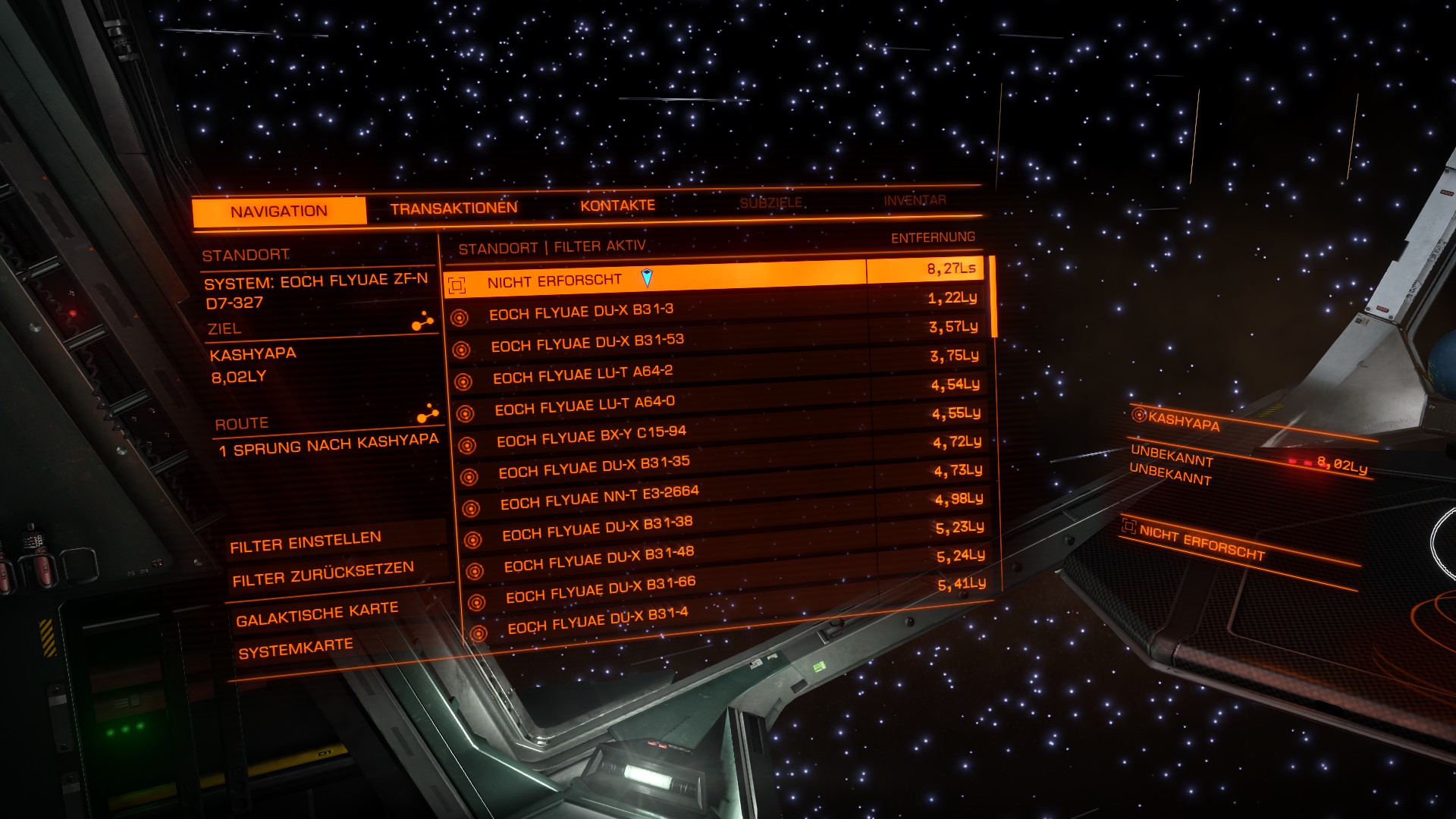Viewport: 1456px width, 819px height.
Task: Pick Eoch Flyuae NN-T E3-2664 system
Action: coord(599,497)
